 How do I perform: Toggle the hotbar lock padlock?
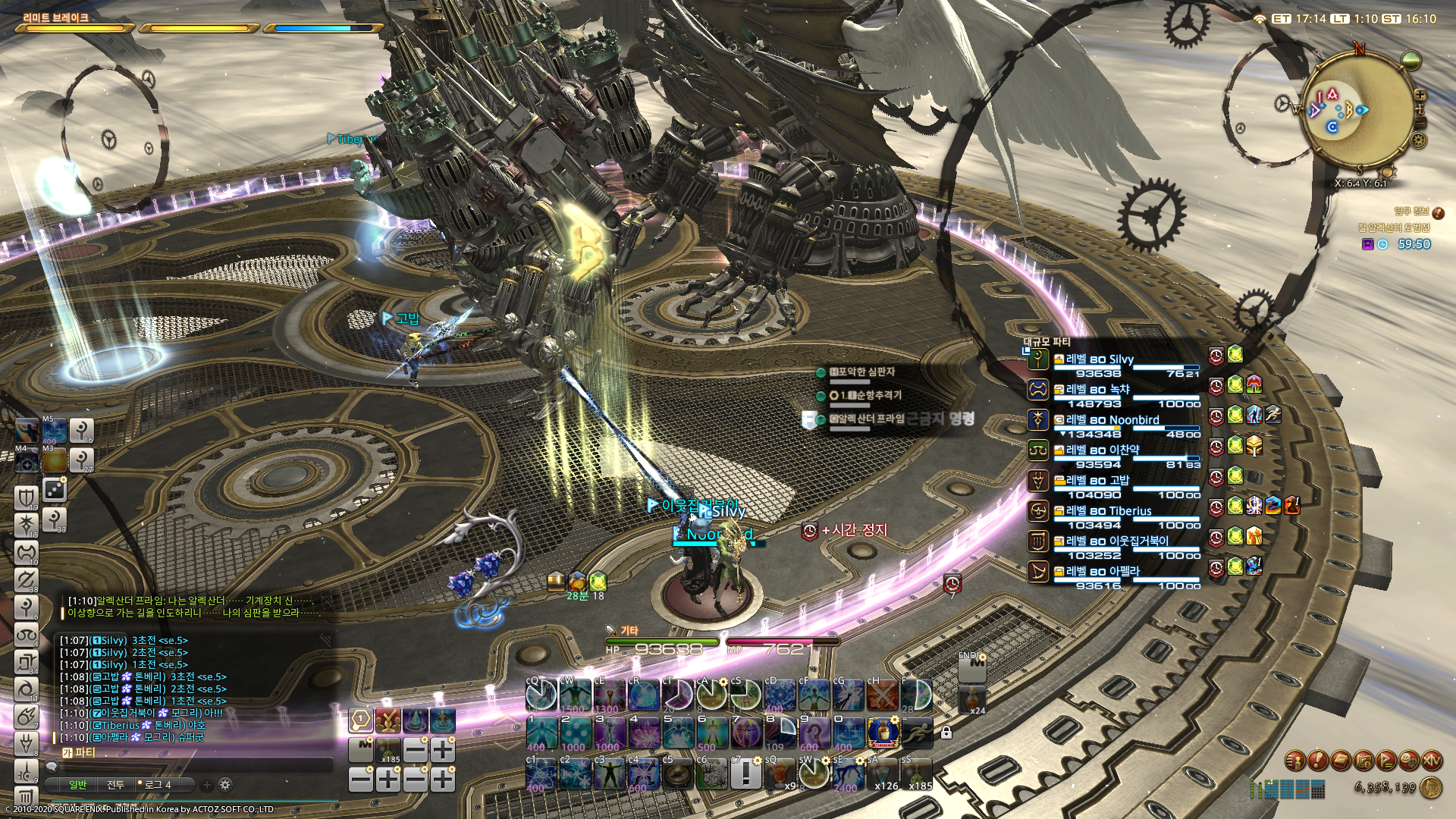(946, 733)
